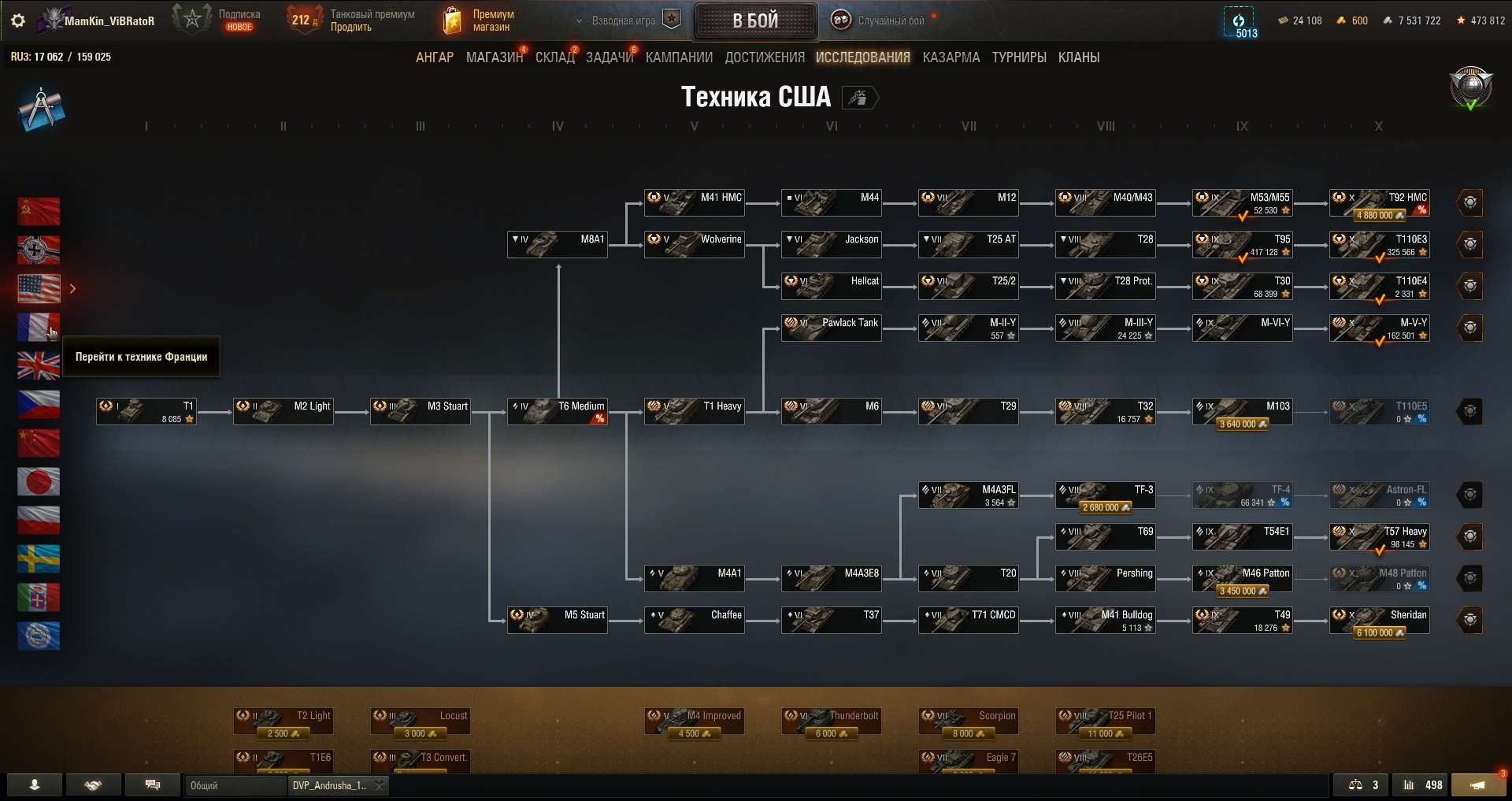Open the settings gear menu
The height and width of the screenshot is (801, 1512).
point(17,20)
